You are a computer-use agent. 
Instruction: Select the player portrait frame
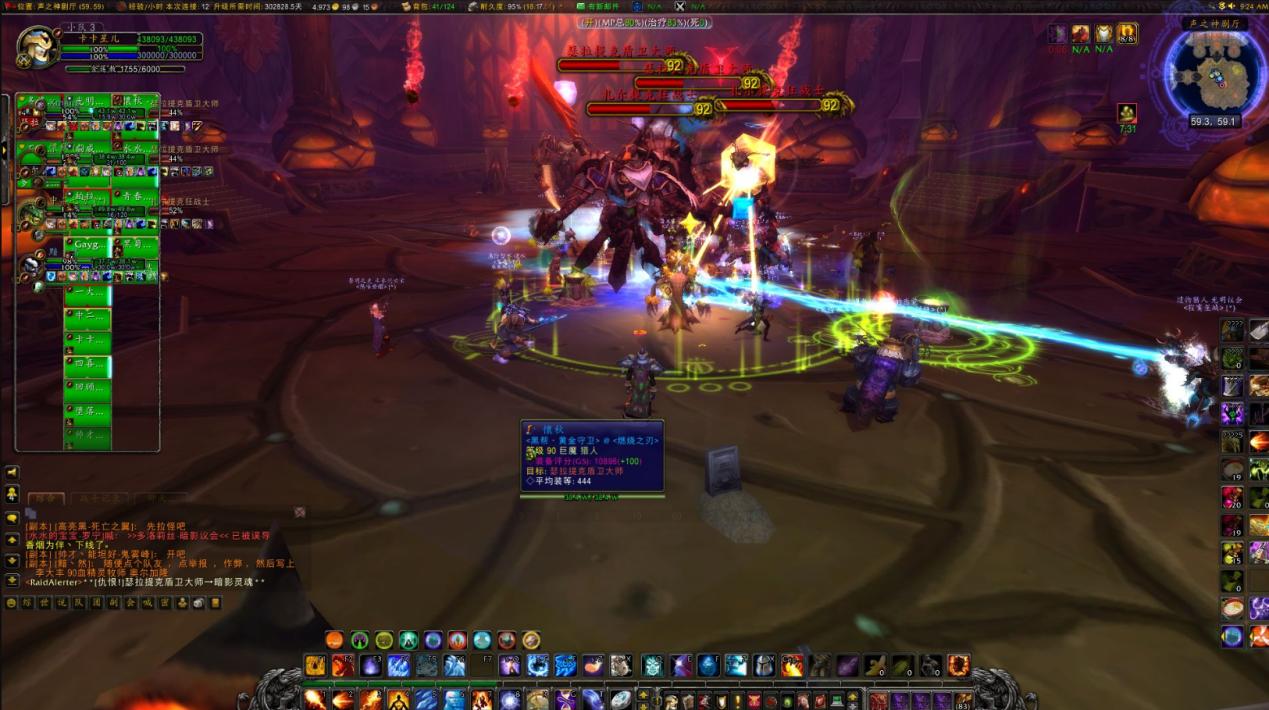click(37, 47)
